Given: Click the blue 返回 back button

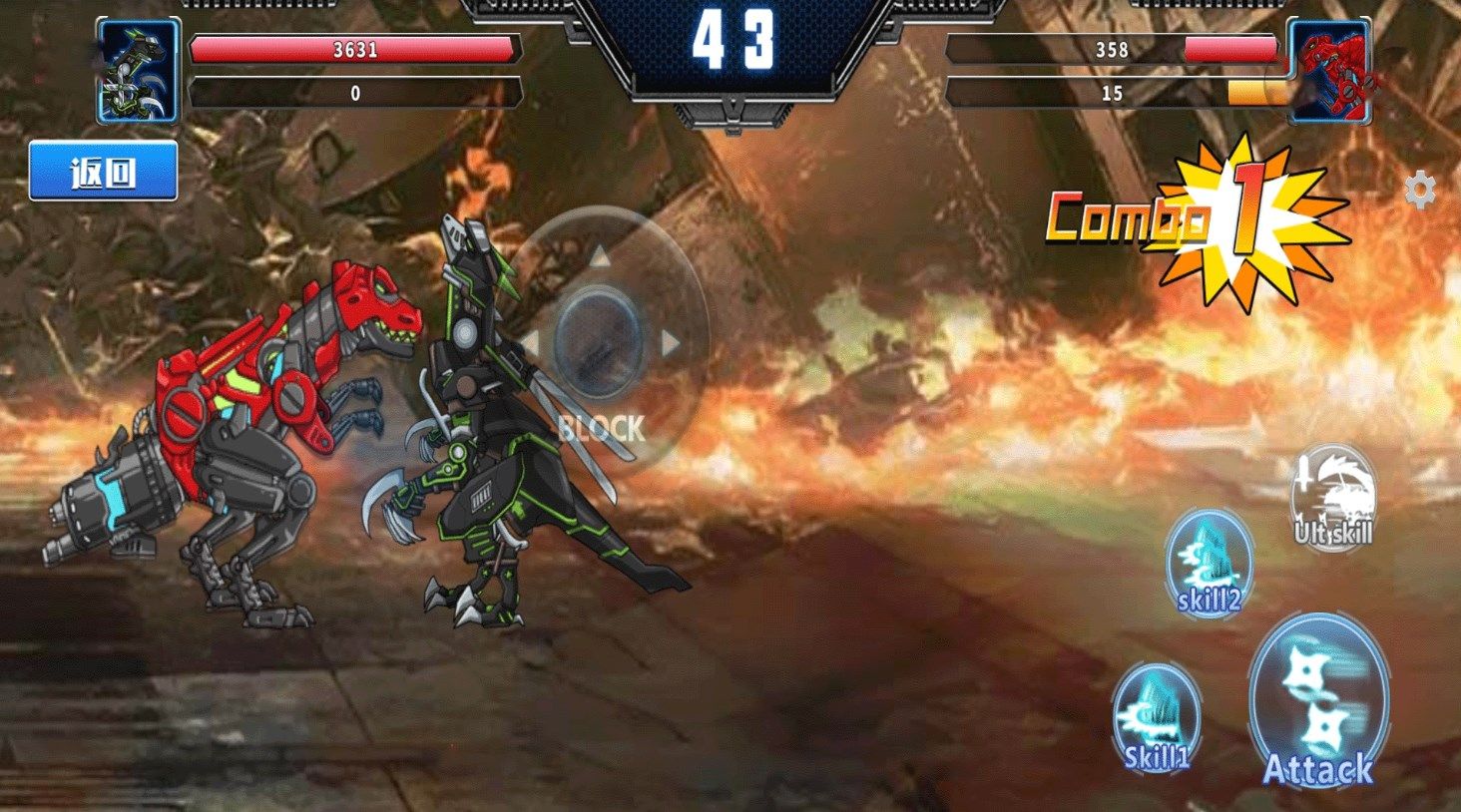Looking at the screenshot, I should [x=103, y=171].
